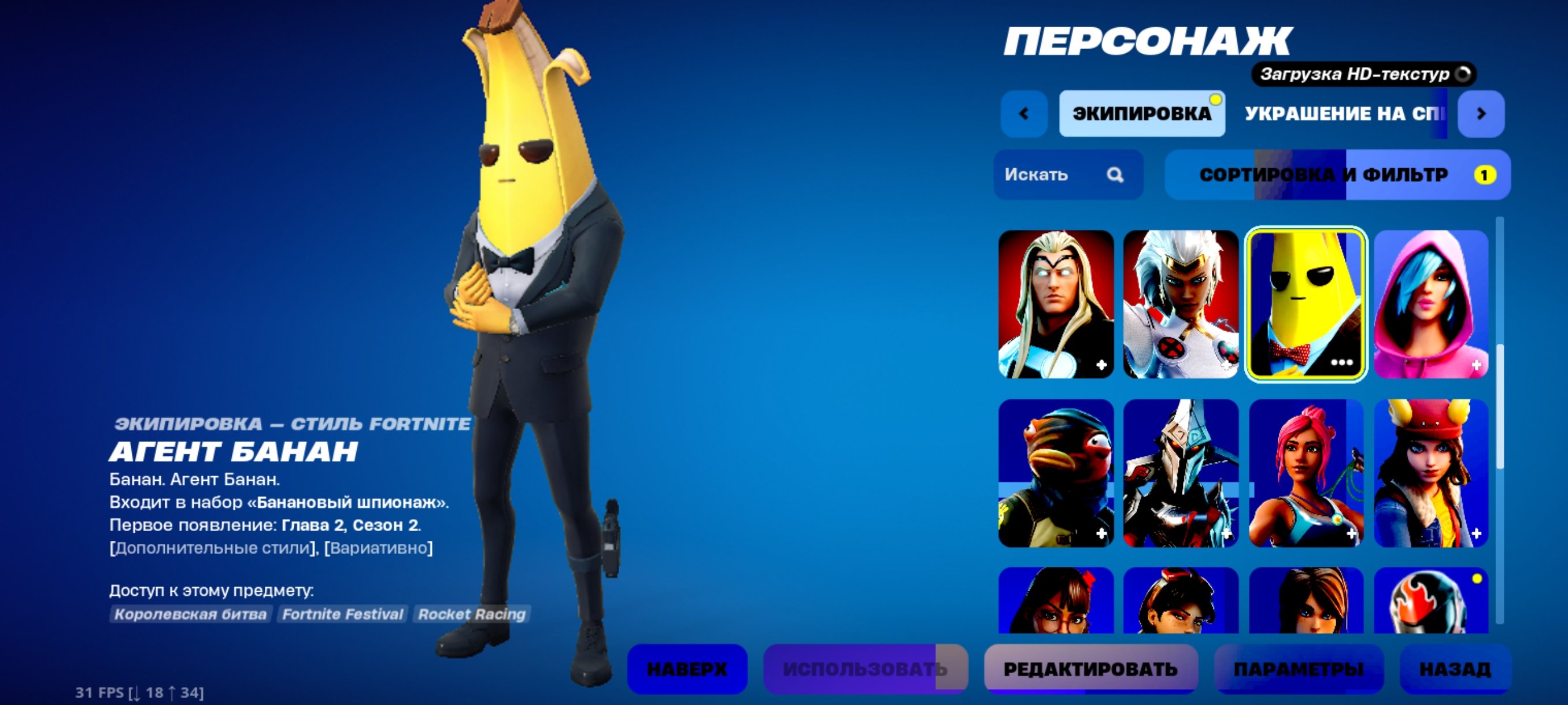Favorite the Thor skin via its plus icon
Screen dimensions: 1568x705
coord(1102,365)
